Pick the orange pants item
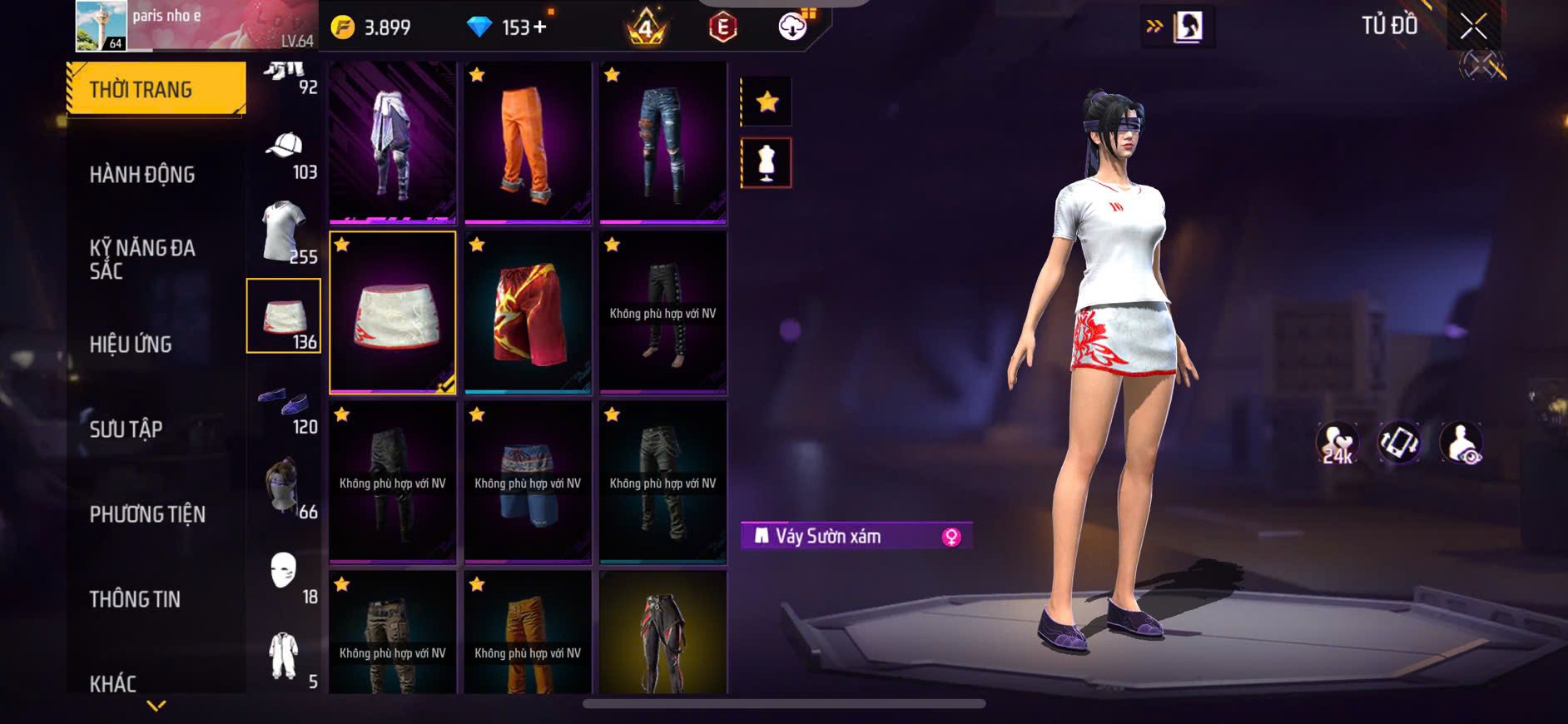This screenshot has height=724, width=1568. coord(528,141)
